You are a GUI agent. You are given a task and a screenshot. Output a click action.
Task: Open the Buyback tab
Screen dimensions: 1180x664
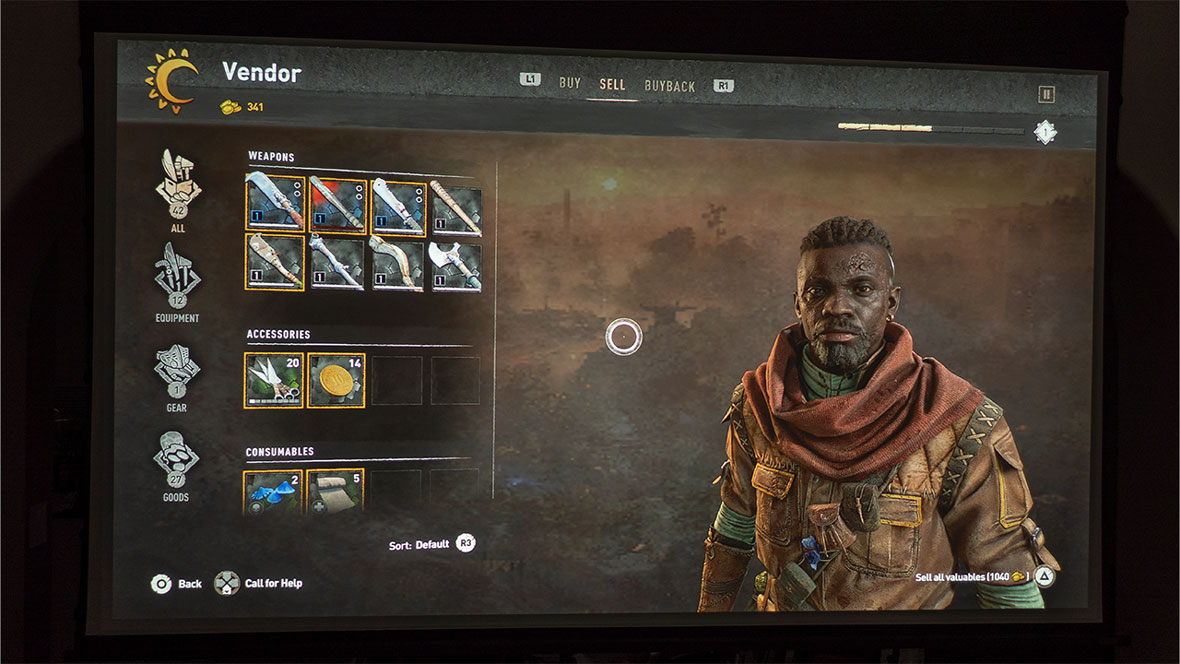(x=669, y=87)
